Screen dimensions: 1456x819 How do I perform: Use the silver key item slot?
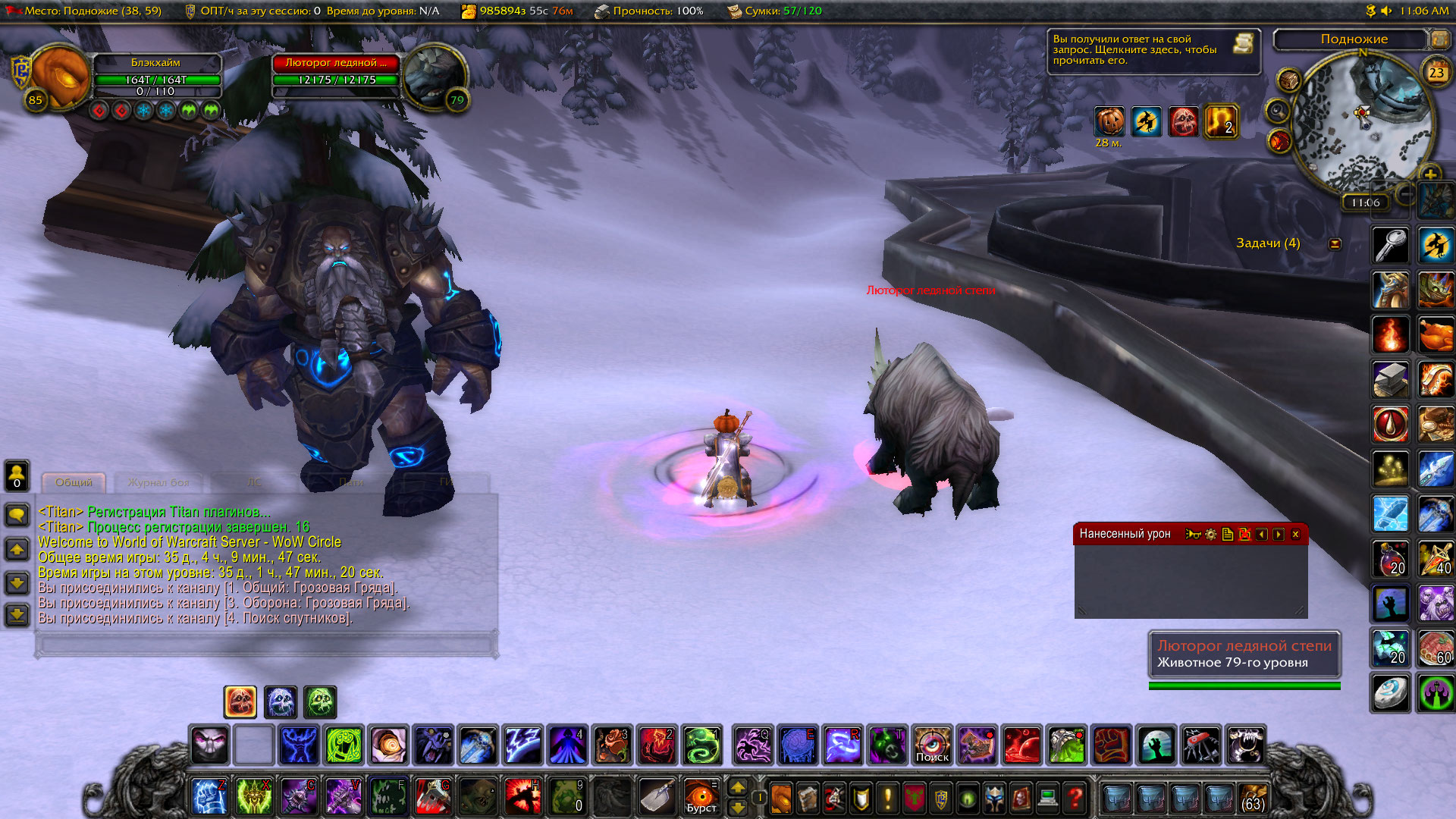point(1390,246)
